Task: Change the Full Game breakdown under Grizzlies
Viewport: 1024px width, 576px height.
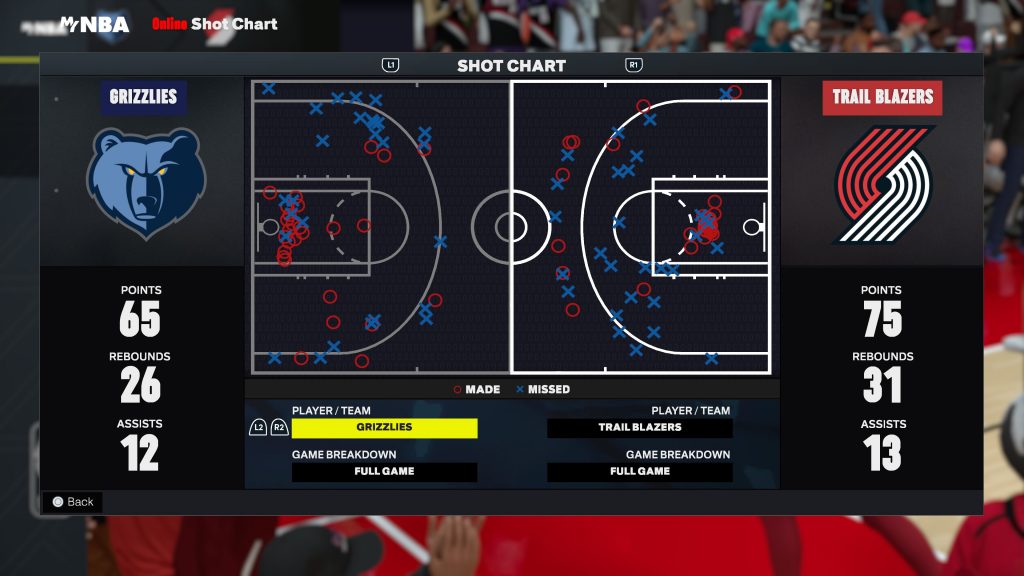Action: [384, 472]
